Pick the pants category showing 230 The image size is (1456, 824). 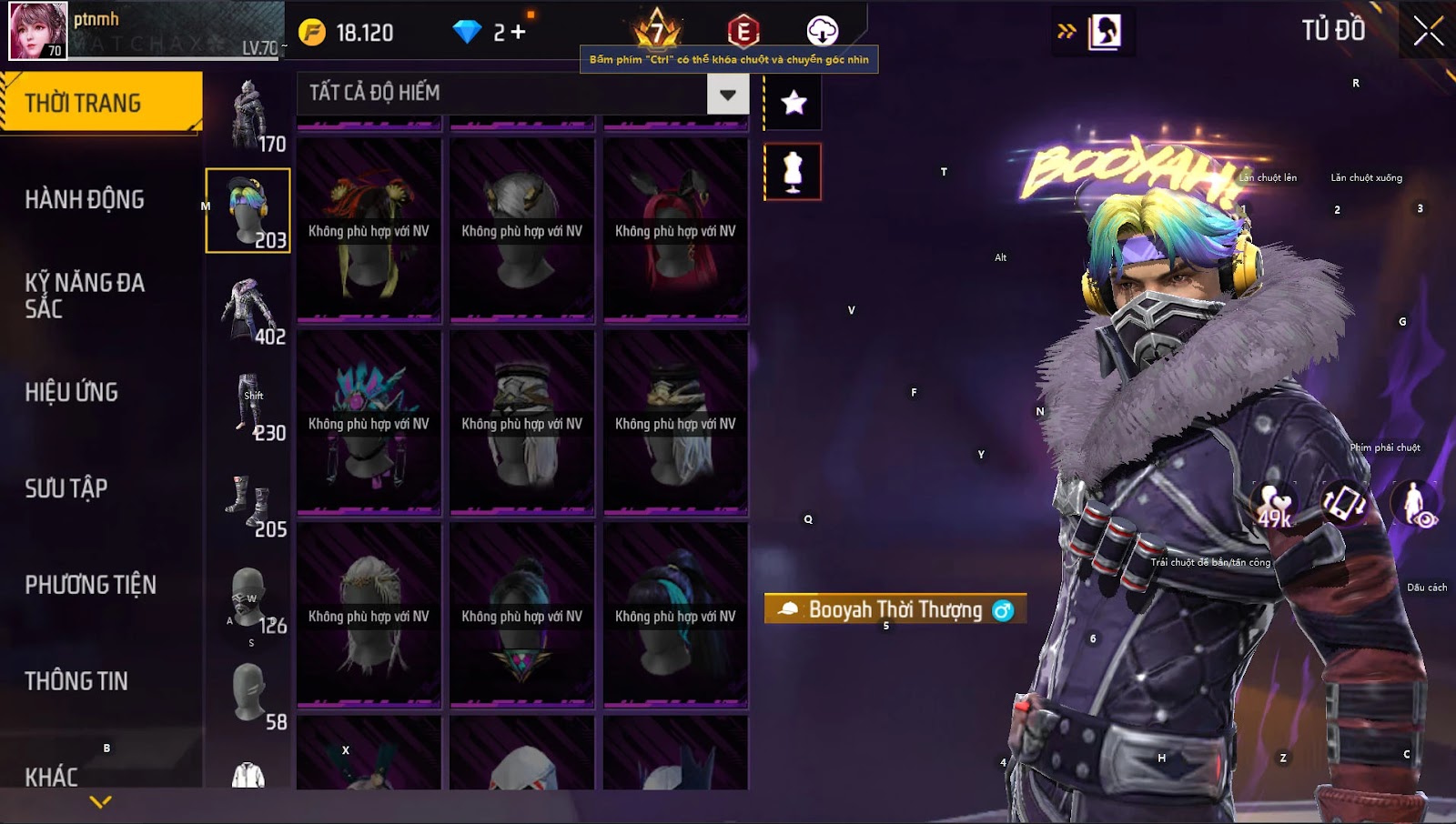pyautogui.click(x=249, y=405)
